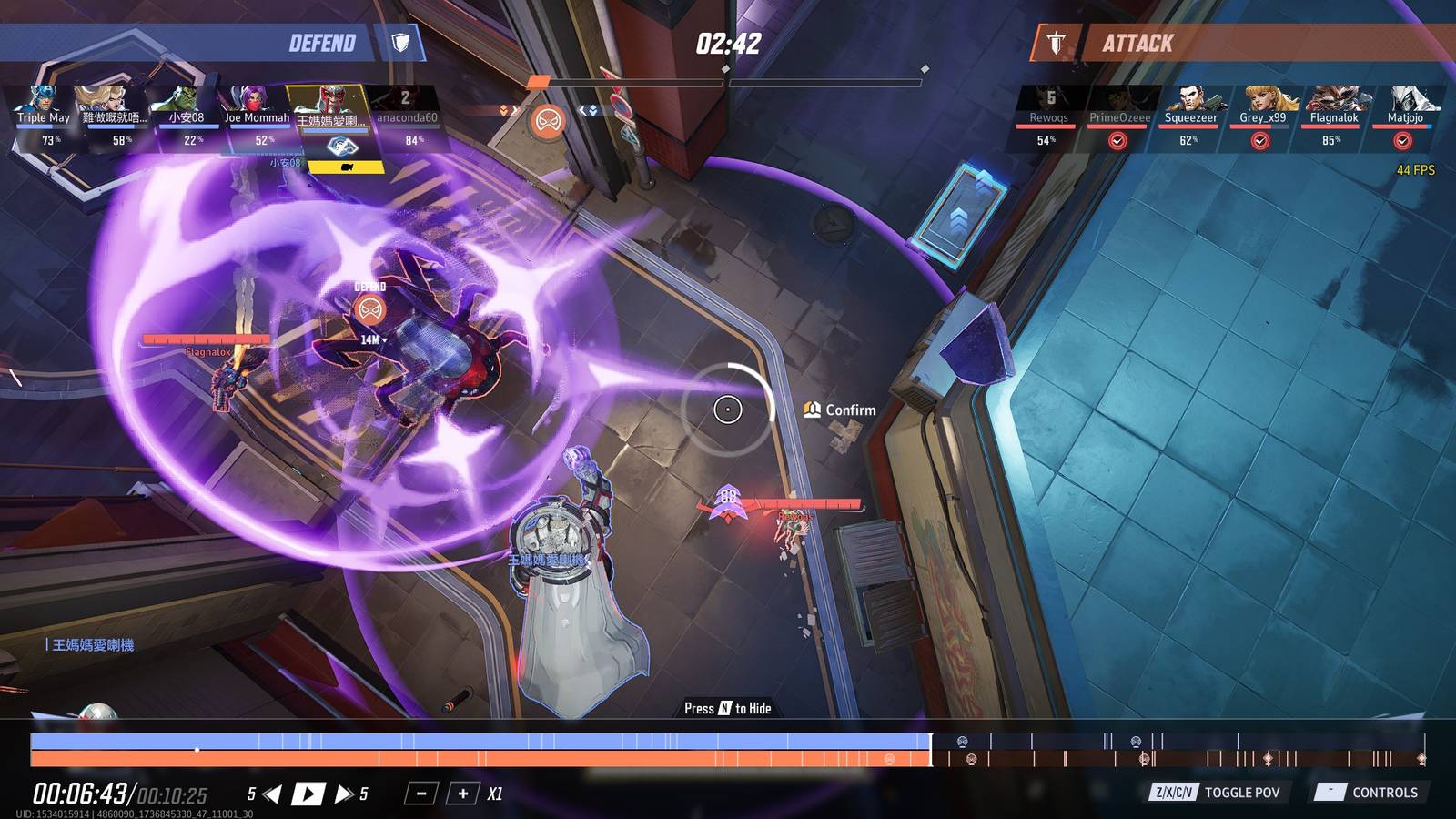The width and height of the screenshot is (1456, 819).
Task: Select Grey_x99's player card
Action: [1262, 106]
